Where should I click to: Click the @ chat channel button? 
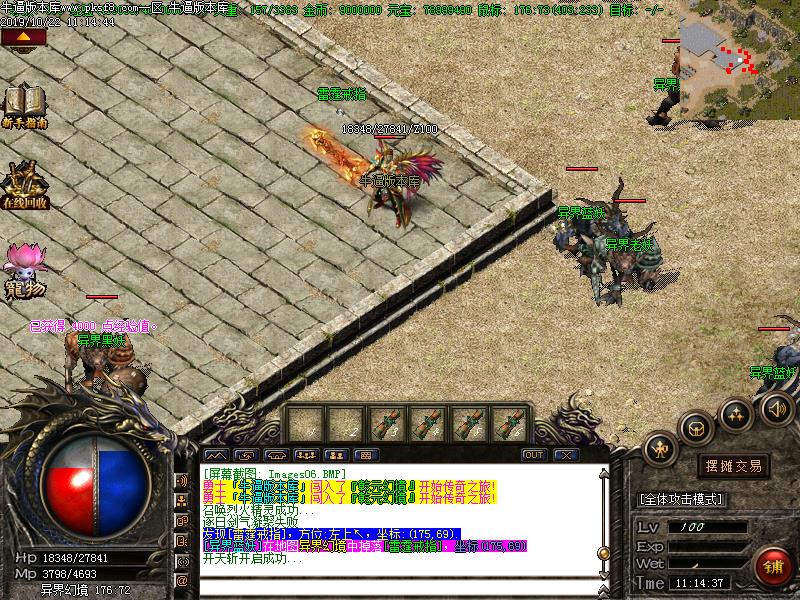pyautogui.click(x=183, y=579)
